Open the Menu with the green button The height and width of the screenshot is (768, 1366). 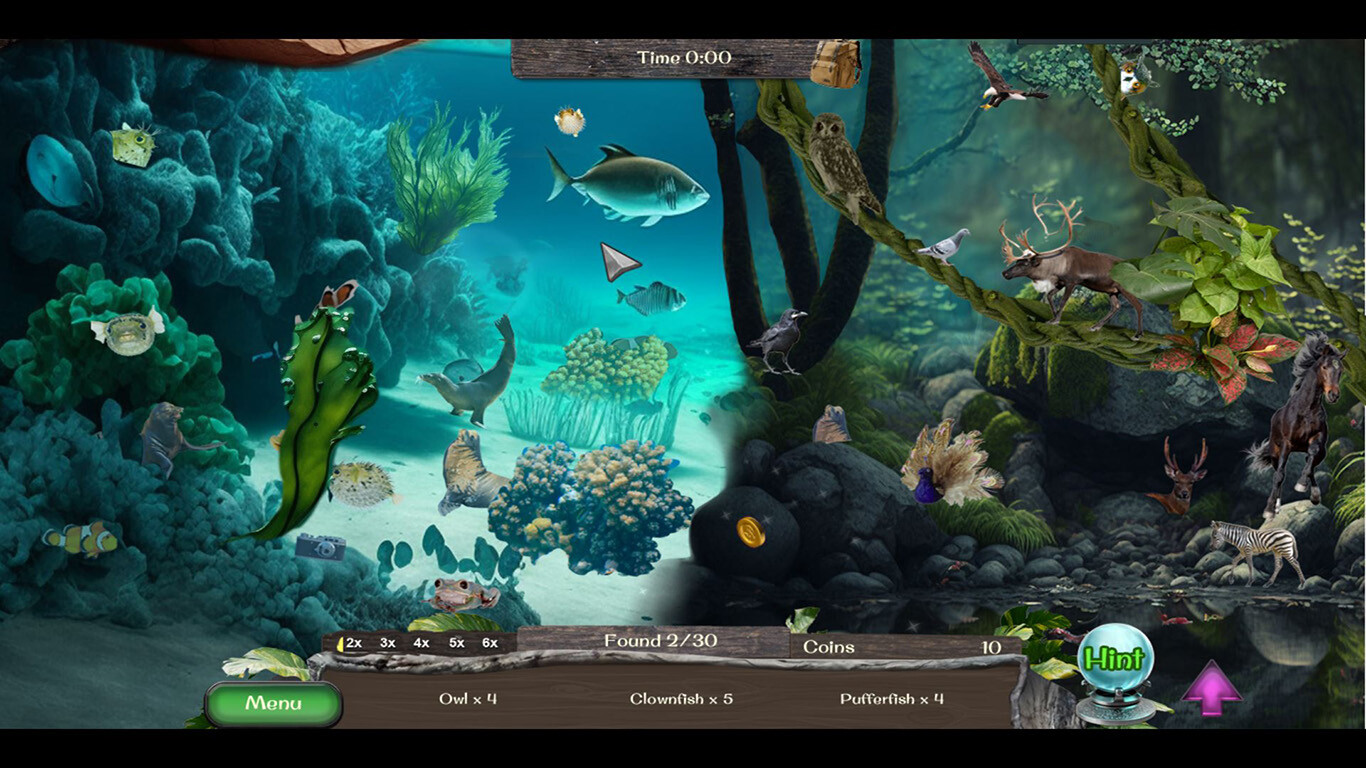[x=274, y=703]
